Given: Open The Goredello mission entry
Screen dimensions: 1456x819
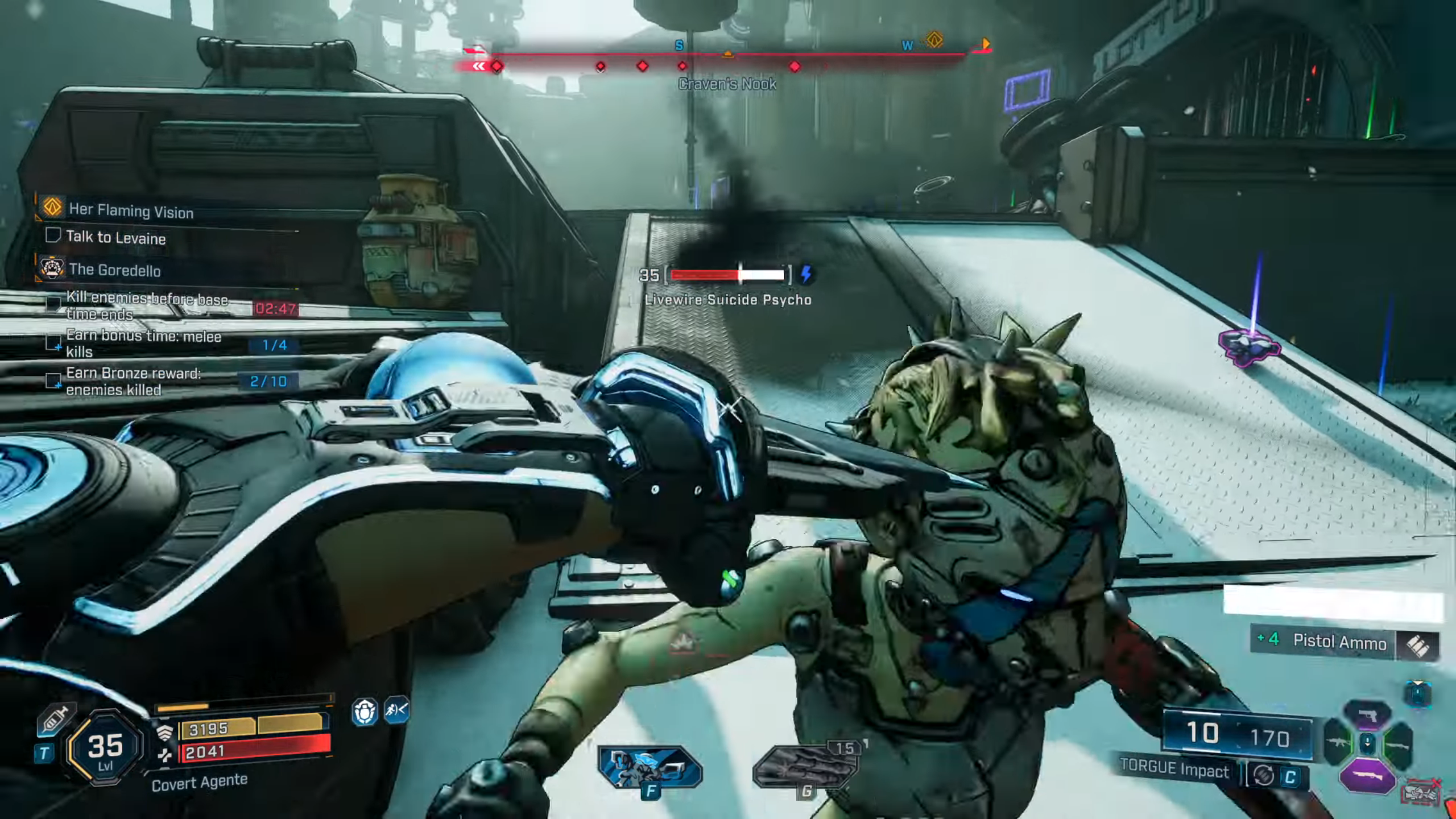Looking at the screenshot, I should click(114, 270).
